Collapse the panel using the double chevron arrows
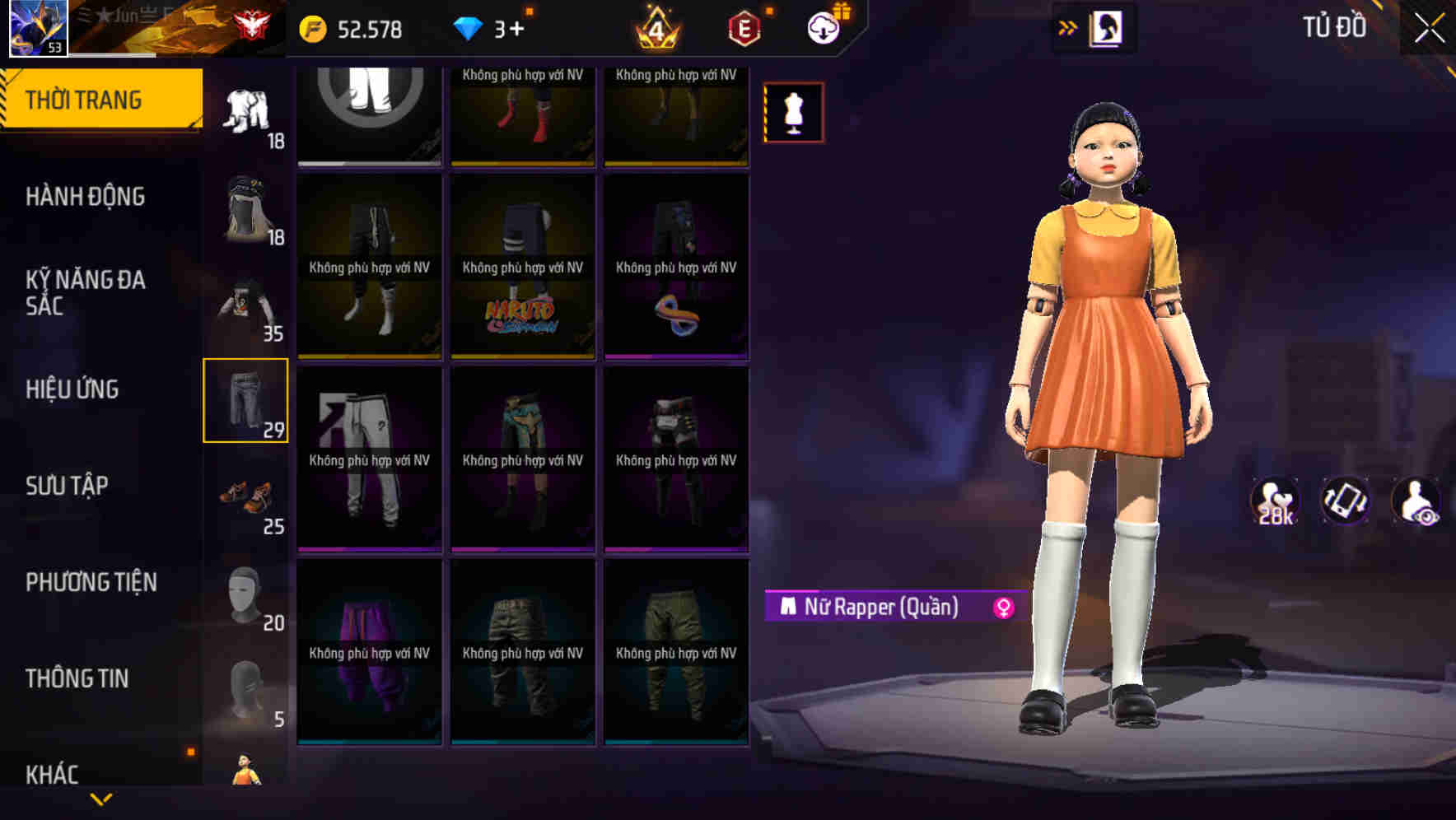Image resolution: width=1456 pixels, height=820 pixels. pos(1067,27)
